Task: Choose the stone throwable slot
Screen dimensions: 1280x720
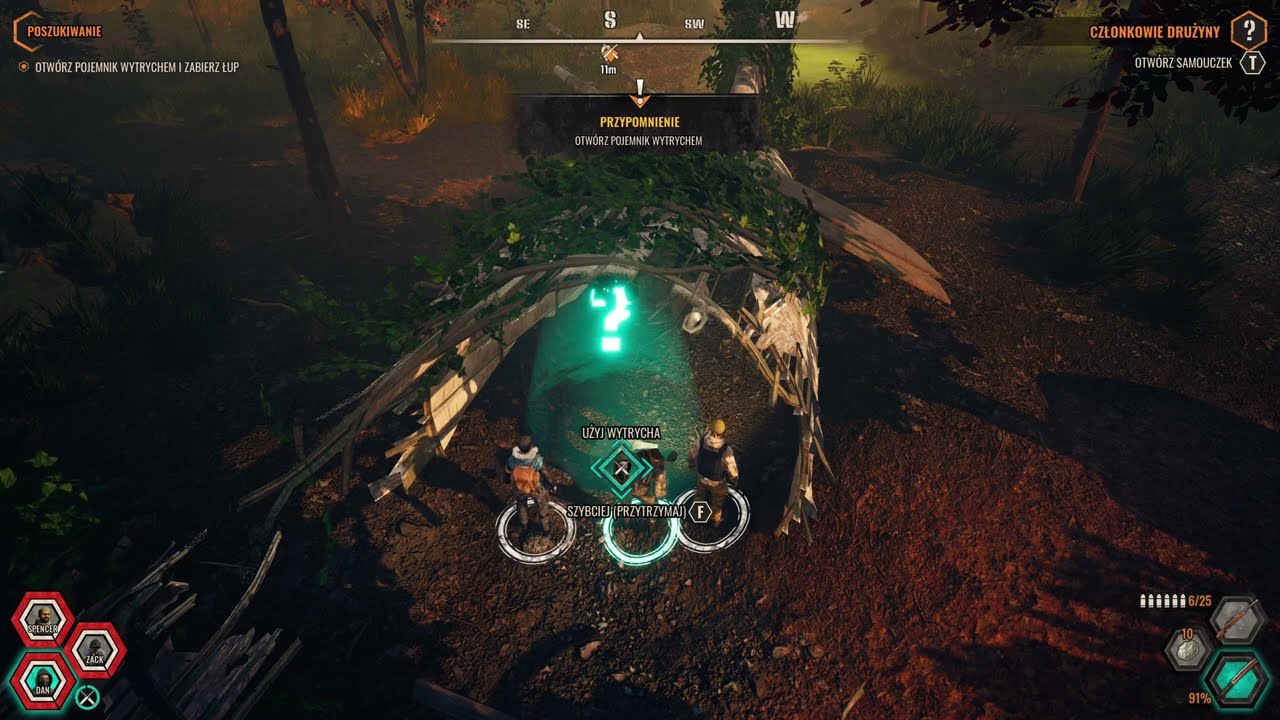Action: tap(1189, 649)
